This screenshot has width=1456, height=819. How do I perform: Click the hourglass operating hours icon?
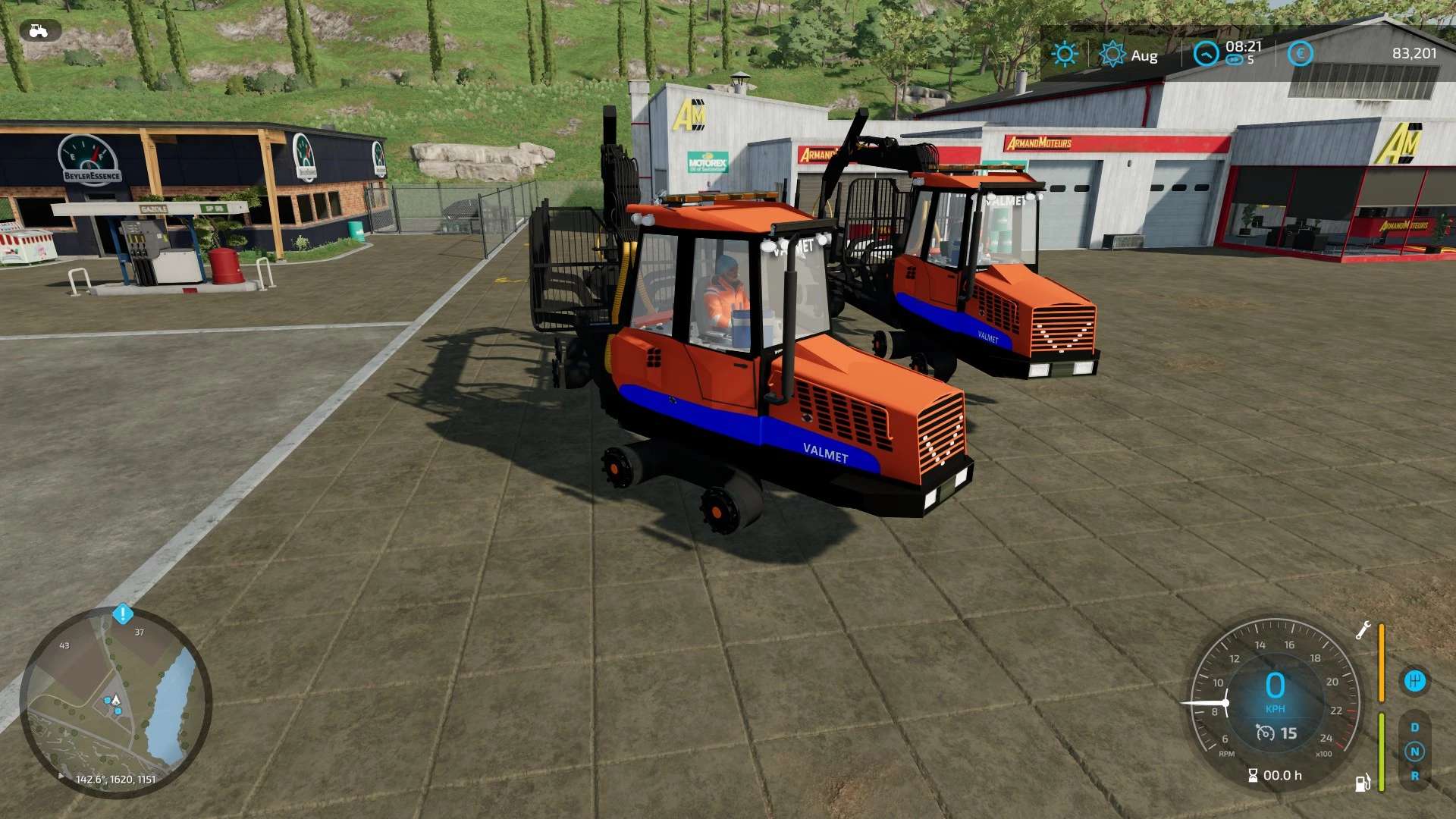tap(1254, 775)
